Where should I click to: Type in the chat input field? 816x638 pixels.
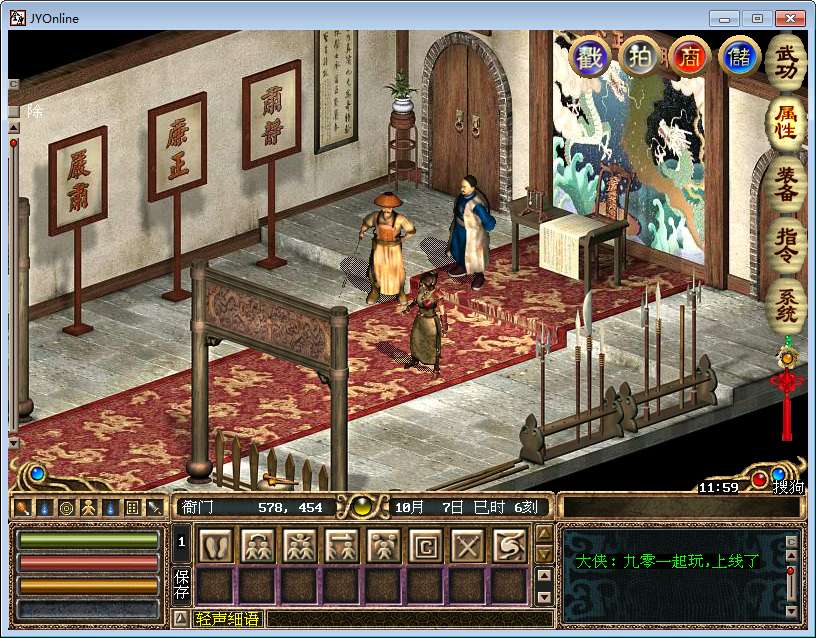tap(400, 619)
